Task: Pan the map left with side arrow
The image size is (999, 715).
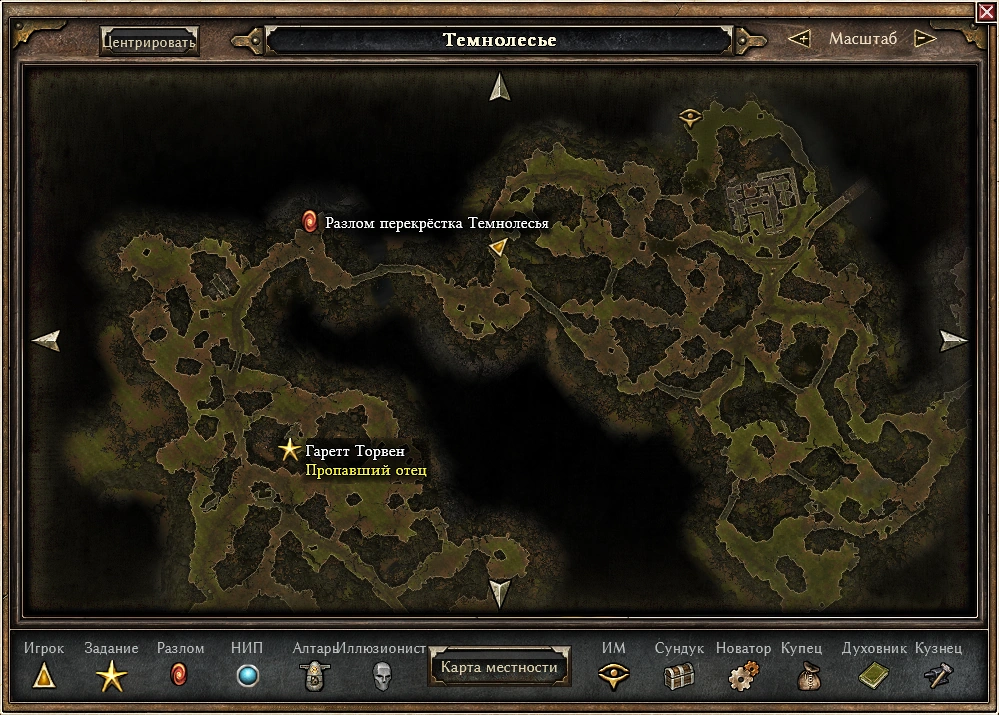Action: (x=46, y=340)
